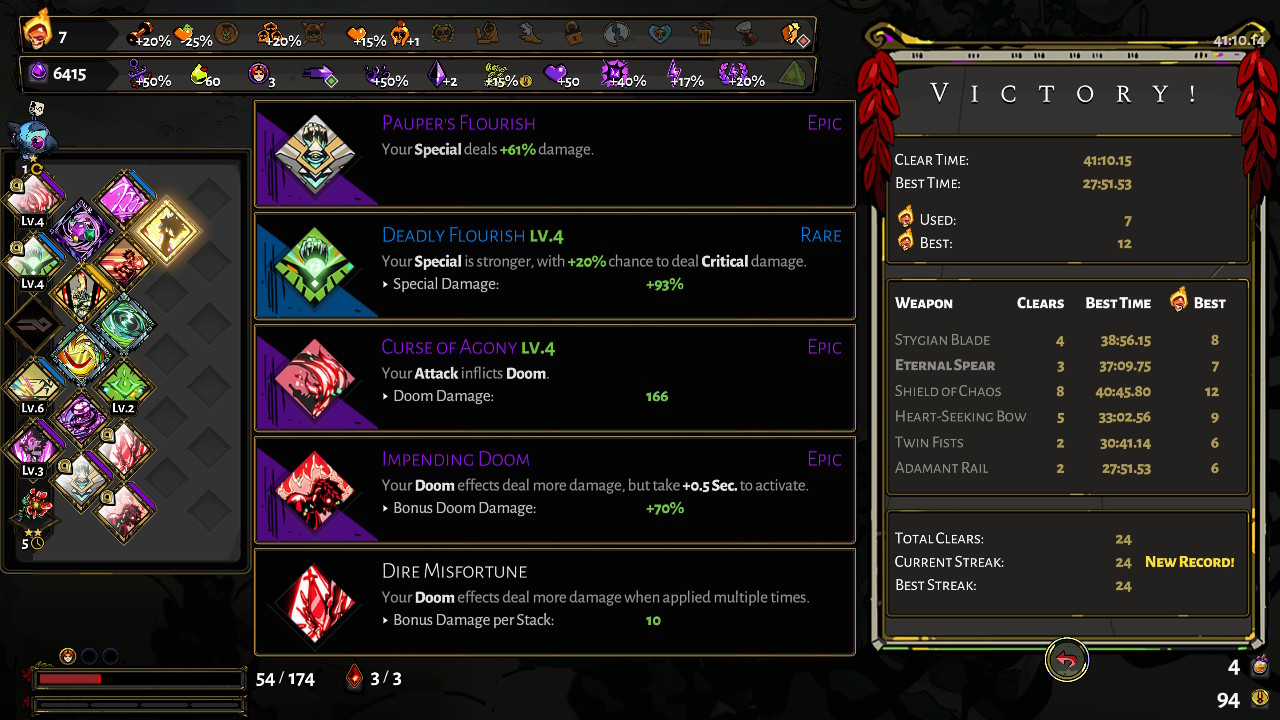Pick the Dire Misfortune boon entry
This screenshot has height=720, width=1280.
pos(555,602)
